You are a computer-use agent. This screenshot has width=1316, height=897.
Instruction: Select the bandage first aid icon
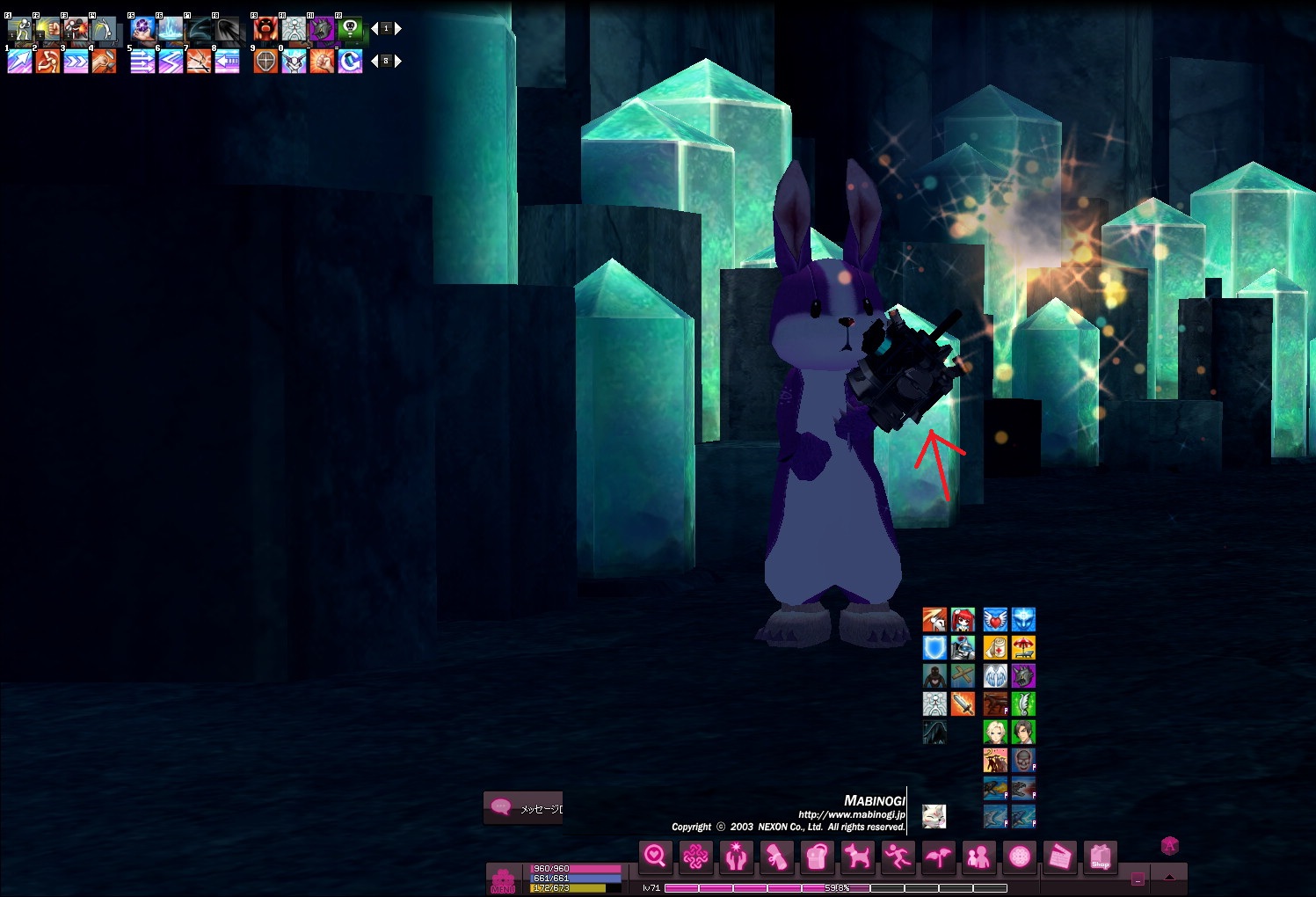(995, 648)
